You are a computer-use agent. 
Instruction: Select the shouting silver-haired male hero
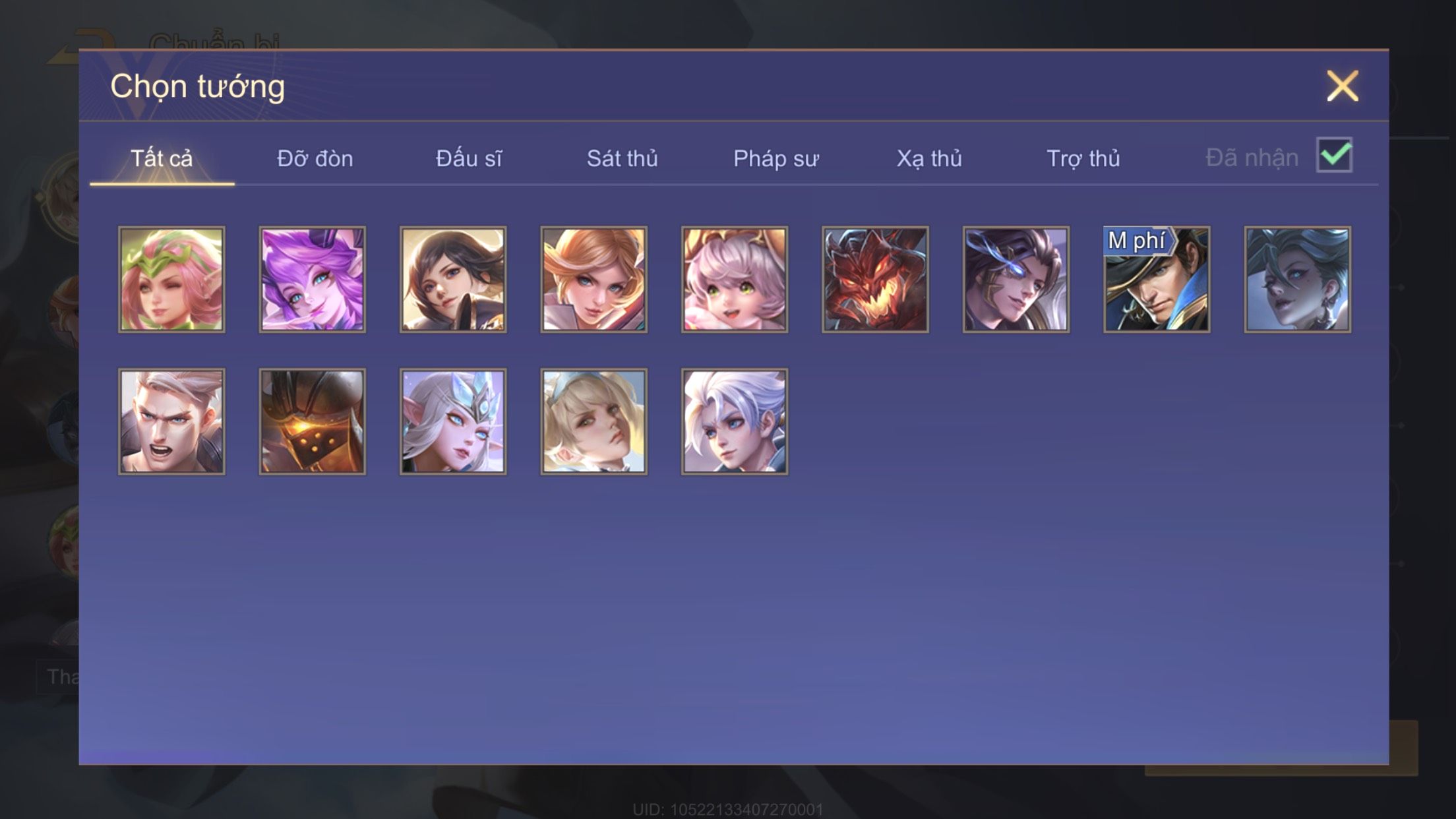pyautogui.click(x=171, y=421)
